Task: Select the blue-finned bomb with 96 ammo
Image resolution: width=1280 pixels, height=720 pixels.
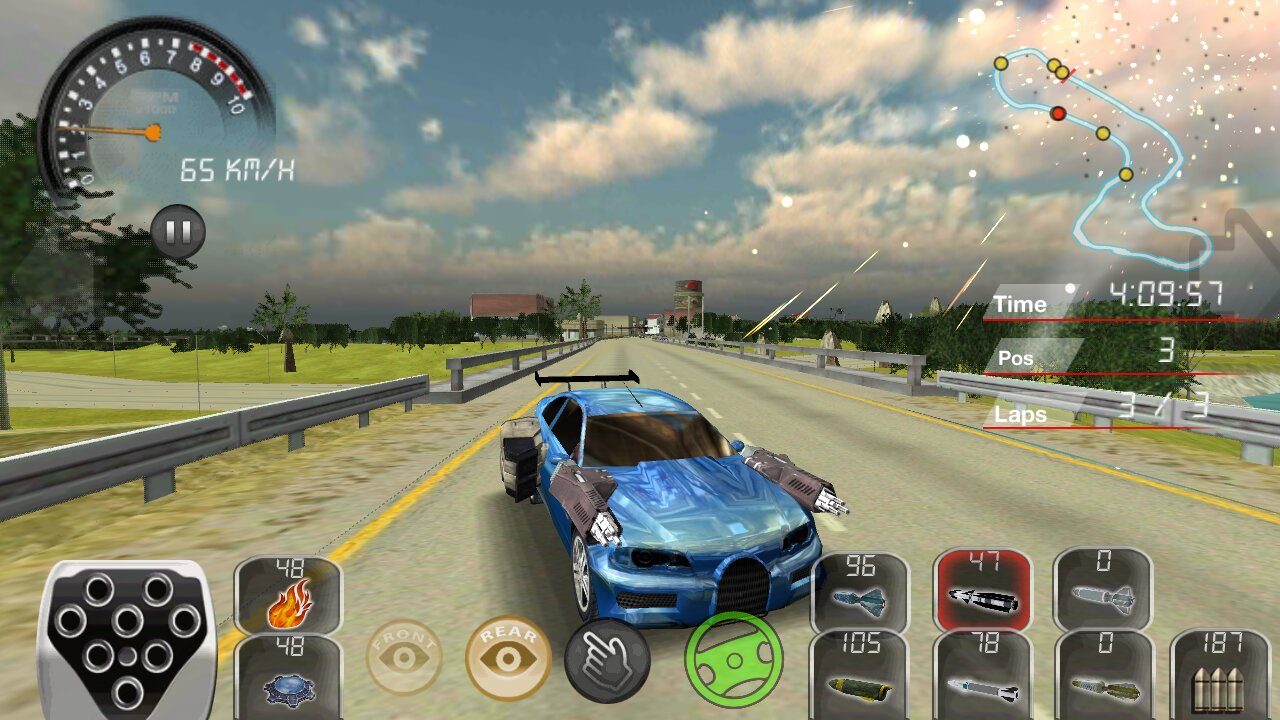Action: [860, 592]
